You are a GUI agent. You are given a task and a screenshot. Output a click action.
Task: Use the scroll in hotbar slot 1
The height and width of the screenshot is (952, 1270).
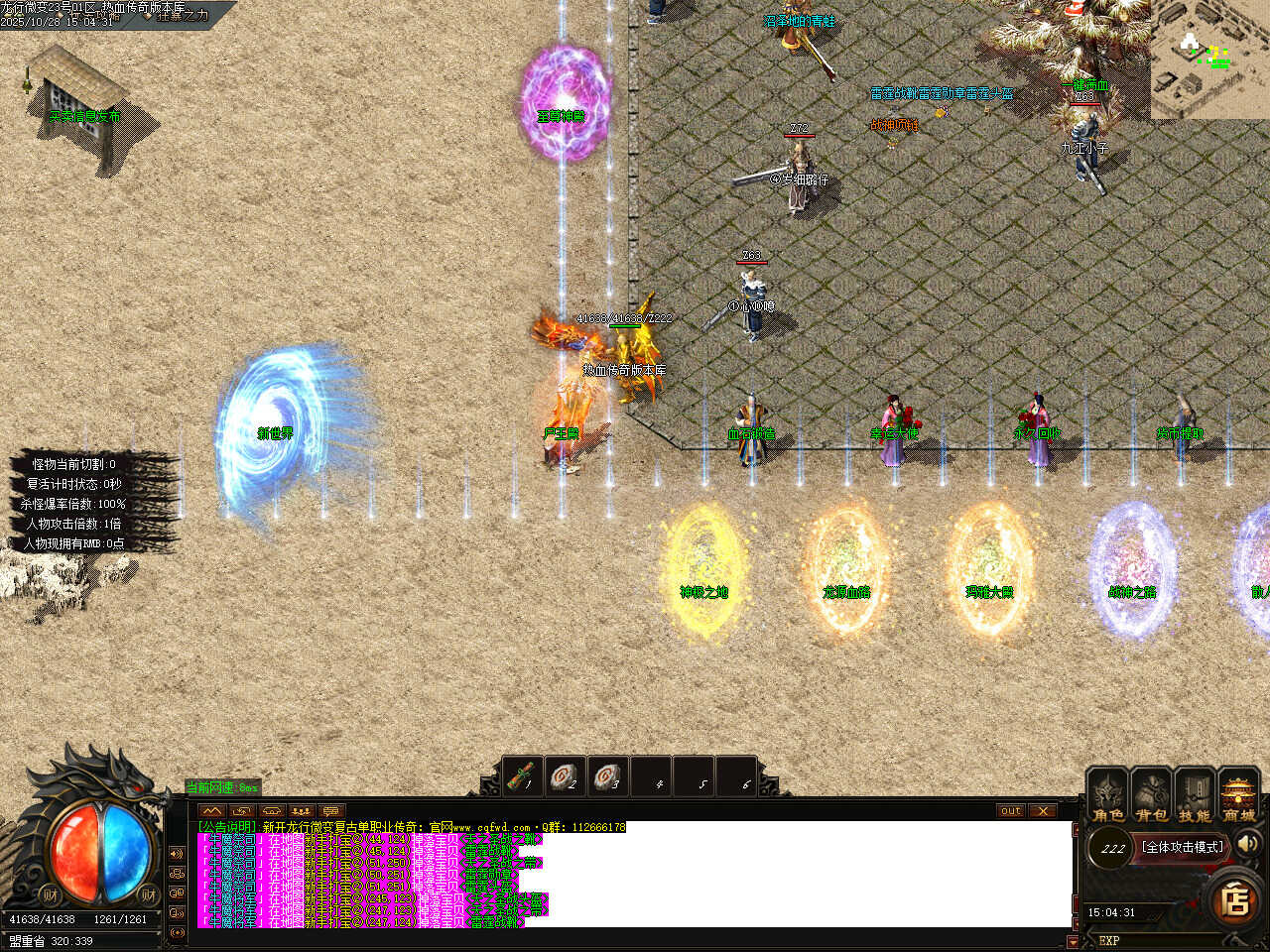click(x=523, y=777)
